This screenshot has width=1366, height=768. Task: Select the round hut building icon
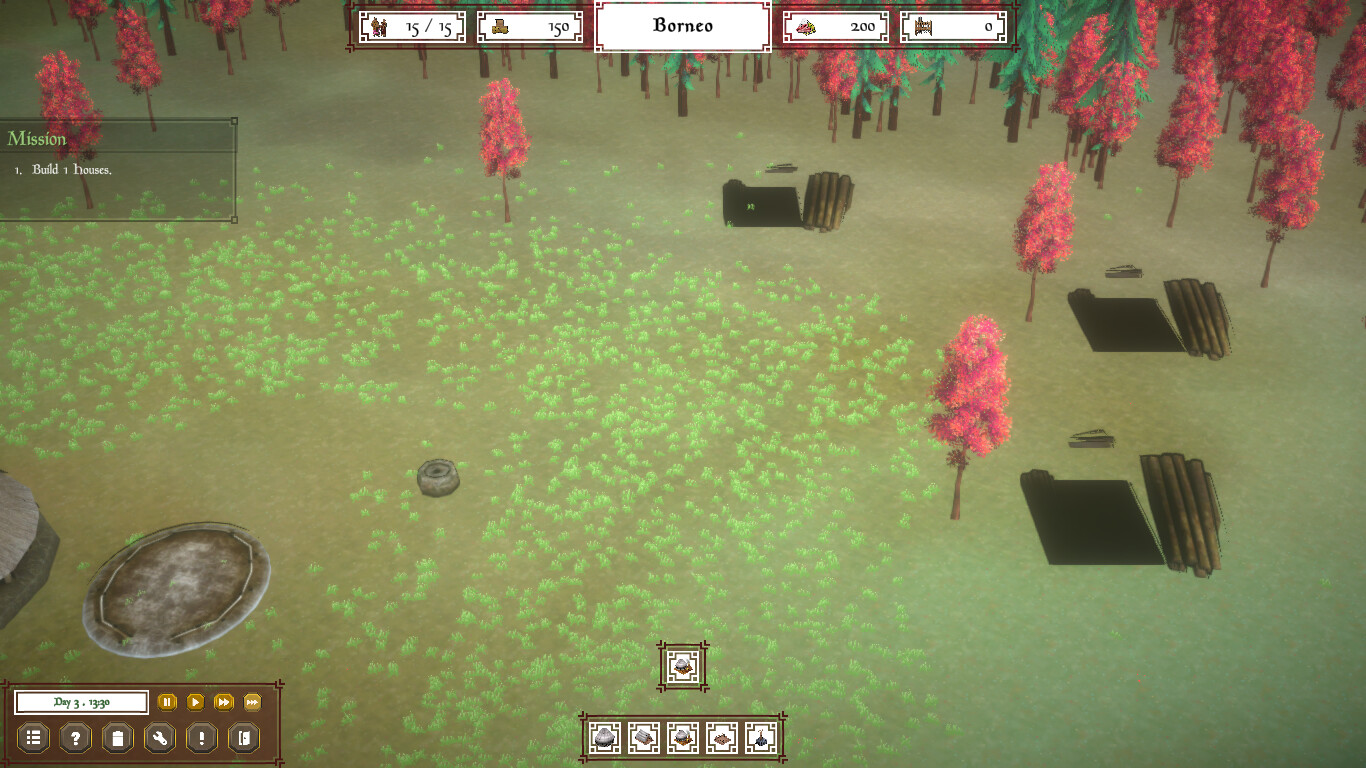click(x=604, y=737)
